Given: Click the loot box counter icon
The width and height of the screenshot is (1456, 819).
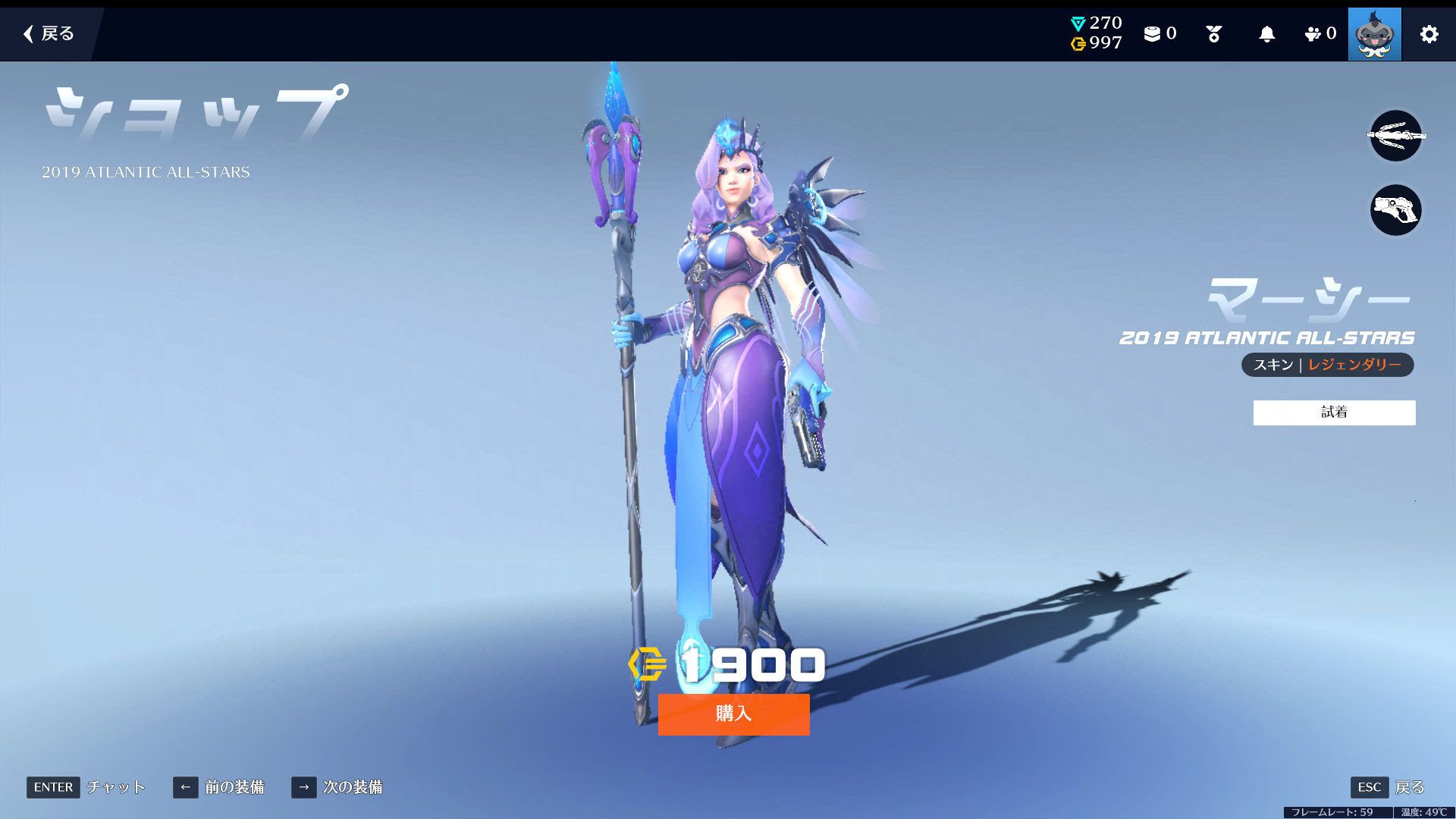Looking at the screenshot, I should coord(1159,33).
